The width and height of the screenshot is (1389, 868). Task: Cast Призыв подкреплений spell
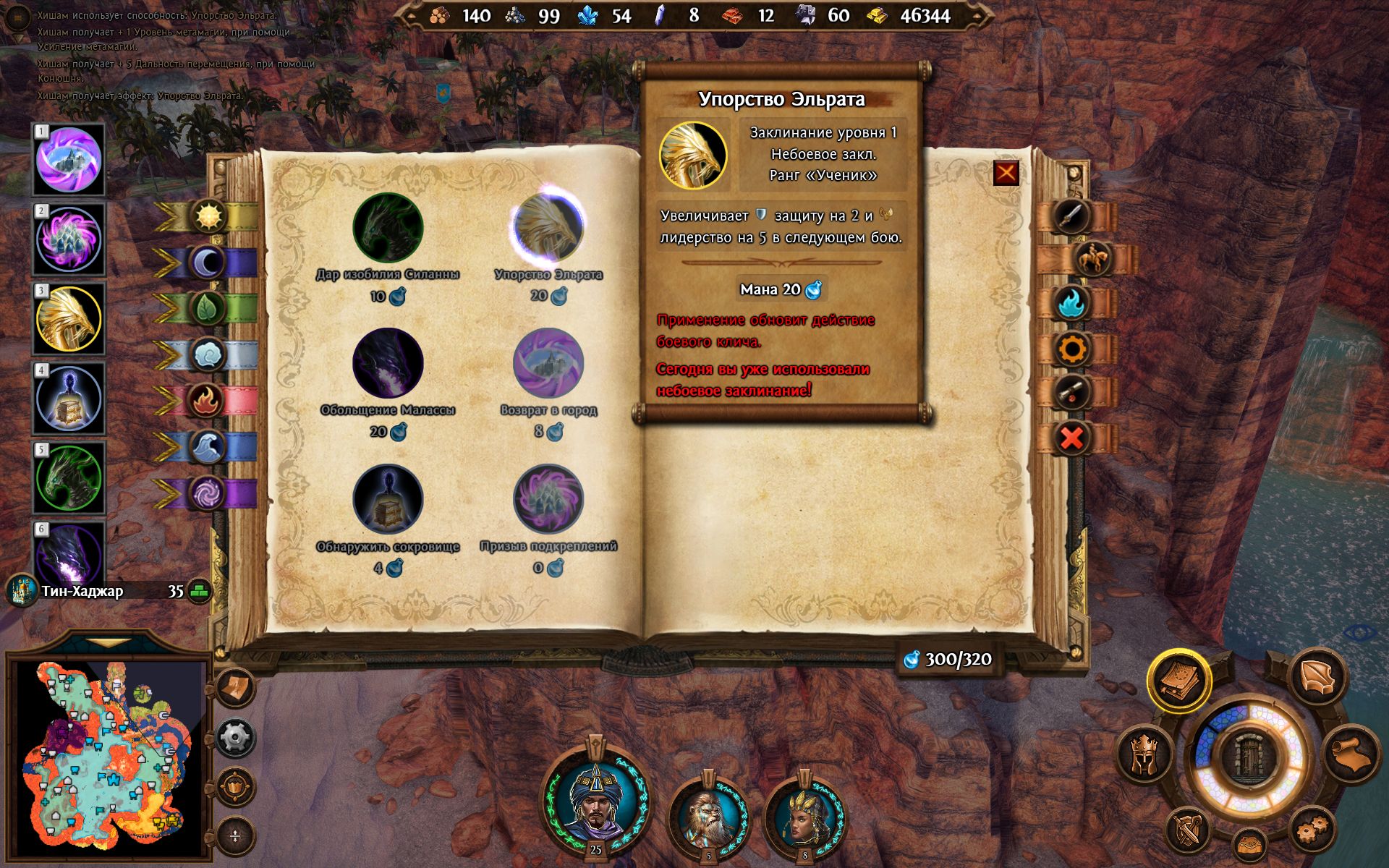tap(548, 499)
